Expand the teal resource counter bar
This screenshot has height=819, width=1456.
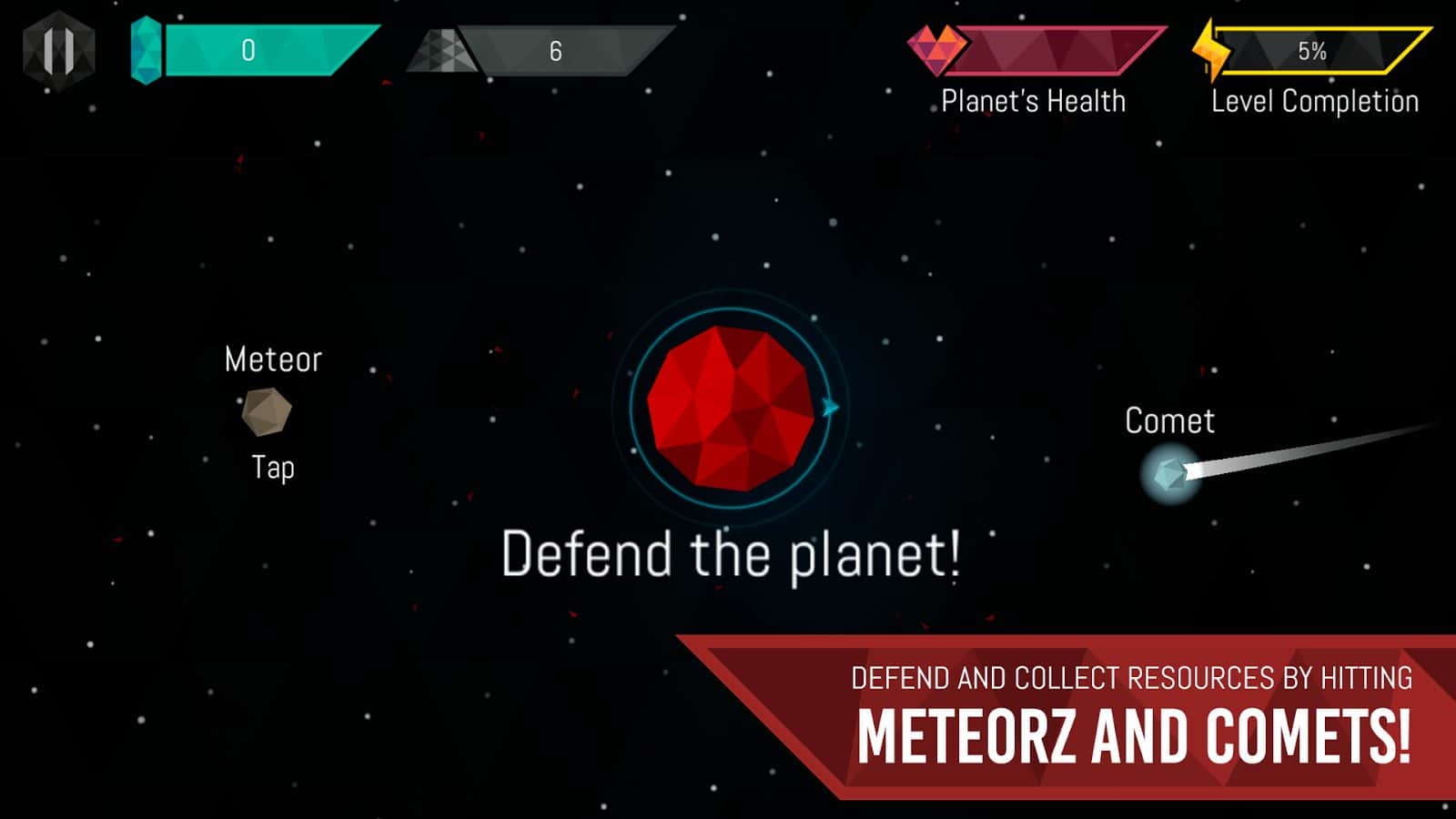coord(264,50)
